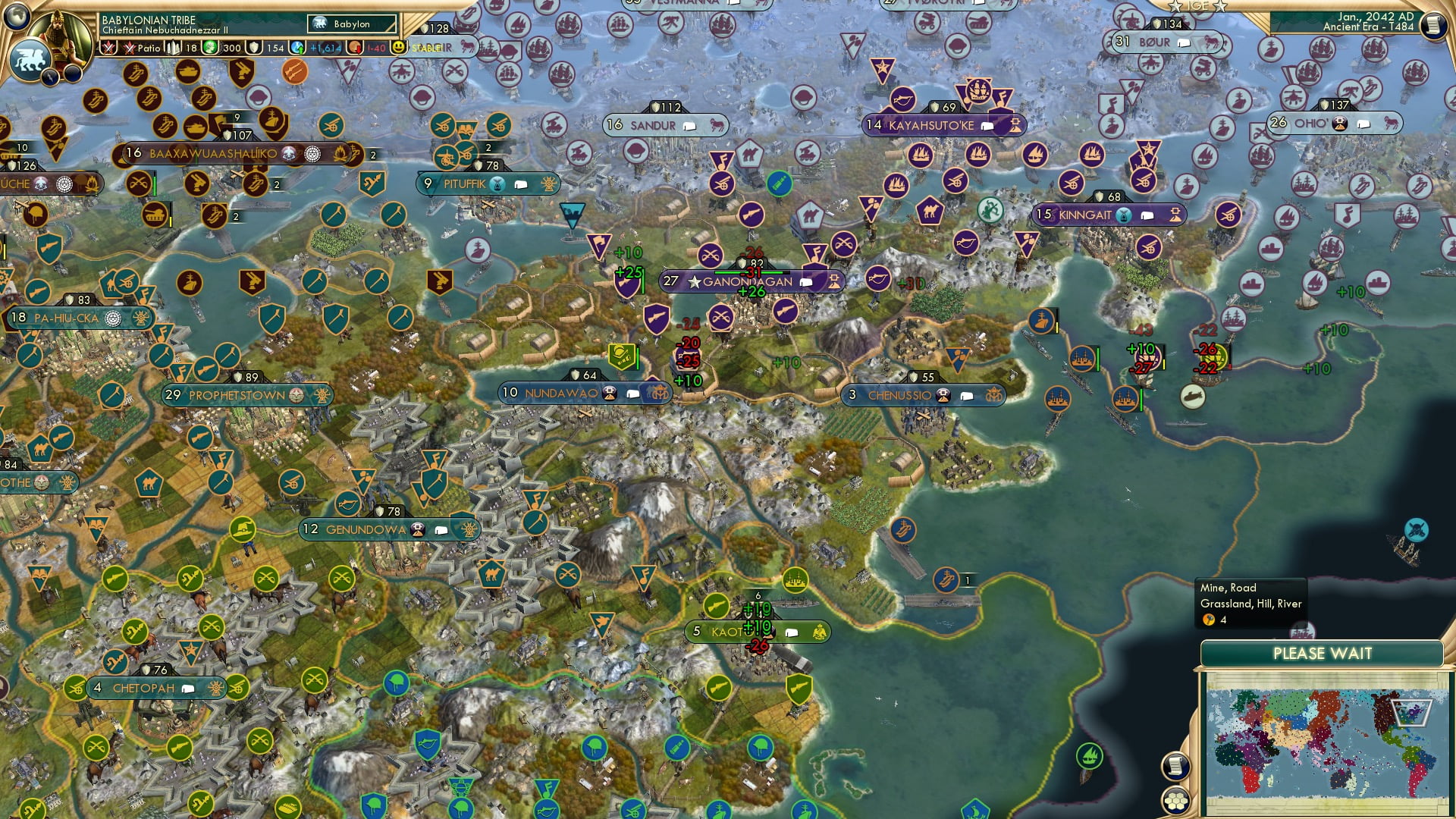Toggle the strategic hex view button below the minimap
Image resolution: width=1456 pixels, height=819 pixels.
[1176, 800]
